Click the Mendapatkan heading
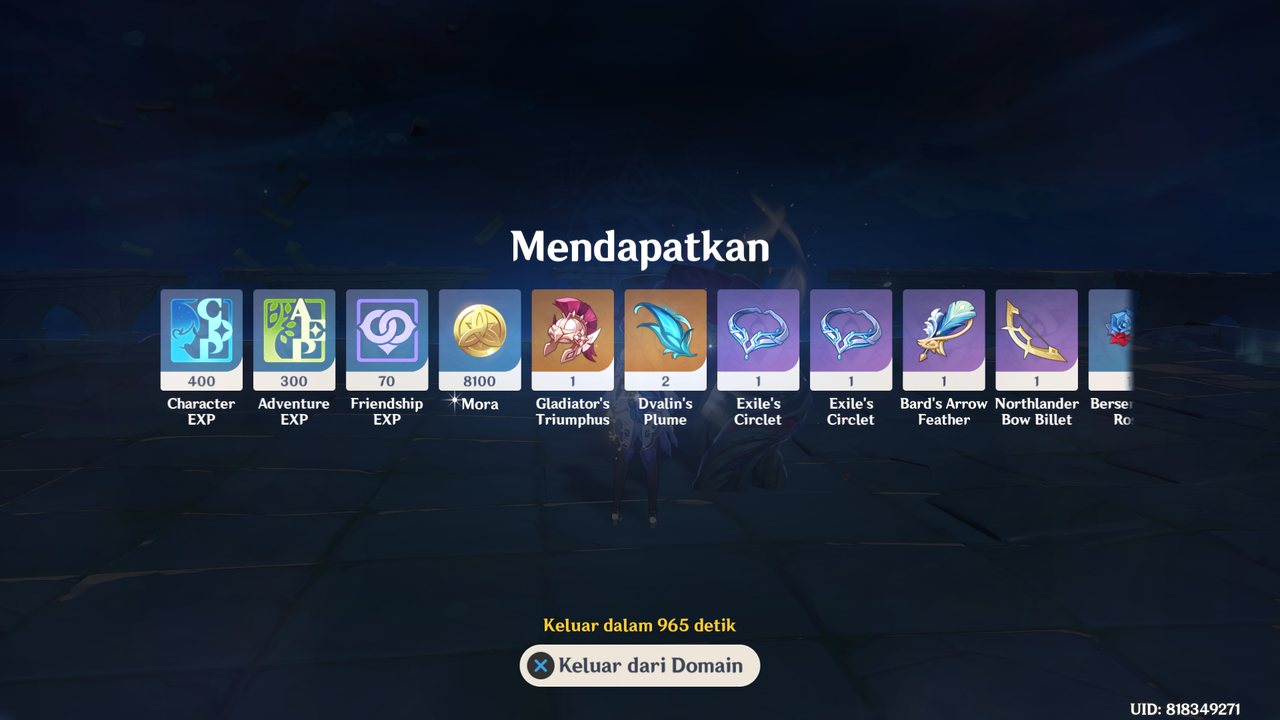Viewport: 1280px width, 720px height. [x=639, y=246]
